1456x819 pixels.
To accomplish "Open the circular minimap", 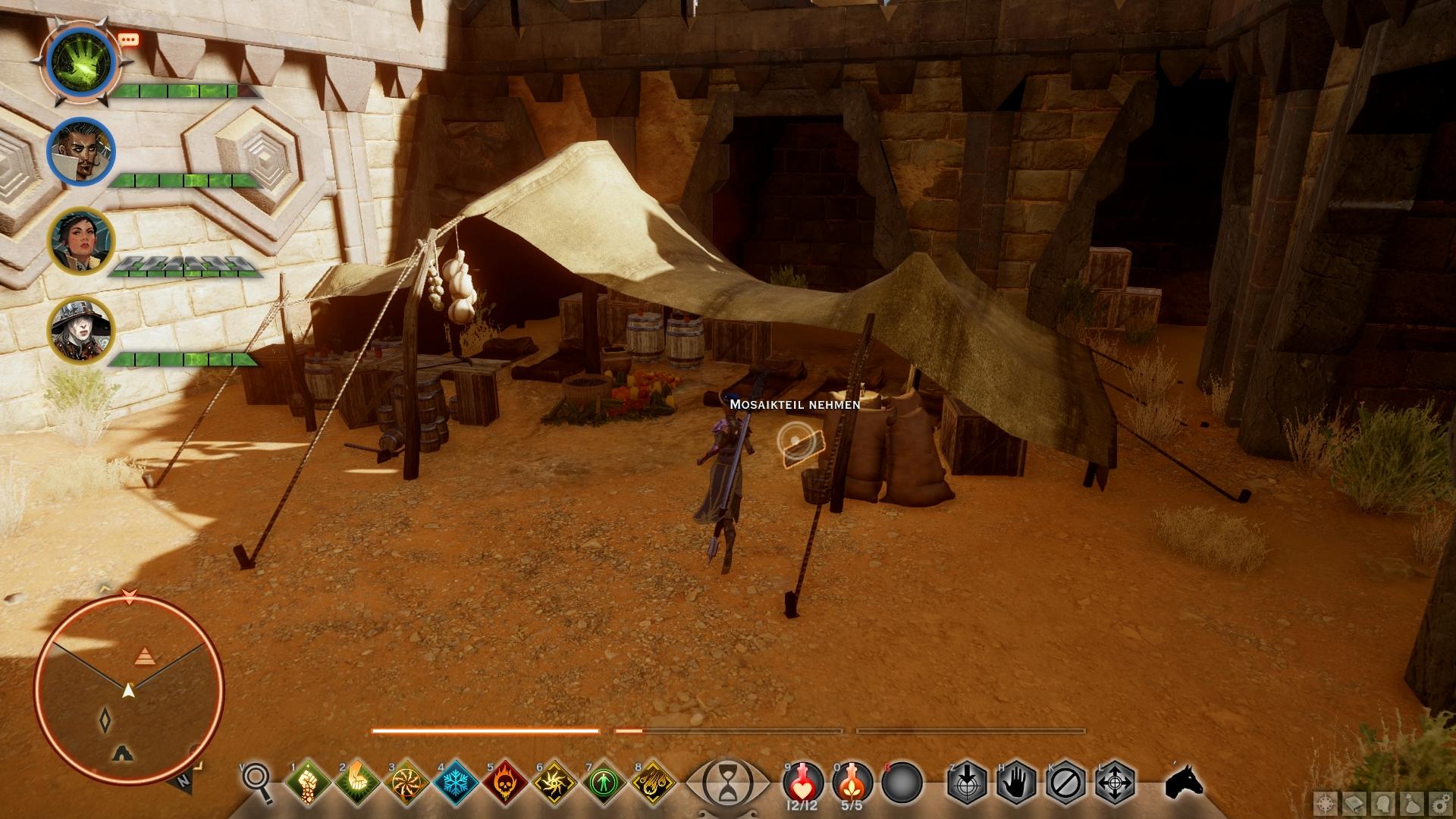I will [129, 689].
